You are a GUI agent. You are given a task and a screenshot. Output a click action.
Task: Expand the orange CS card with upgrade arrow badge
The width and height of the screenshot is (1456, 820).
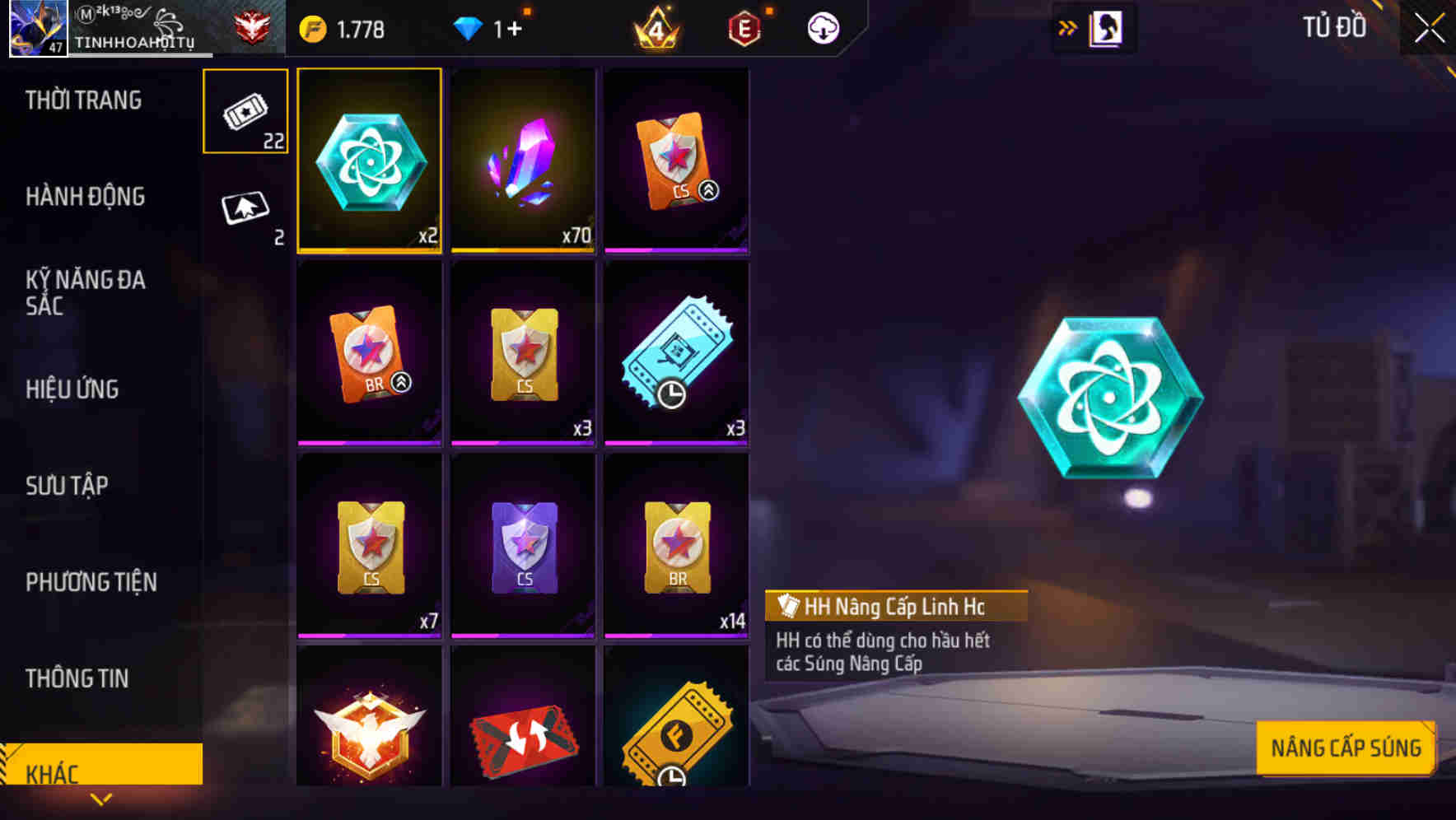coord(675,161)
